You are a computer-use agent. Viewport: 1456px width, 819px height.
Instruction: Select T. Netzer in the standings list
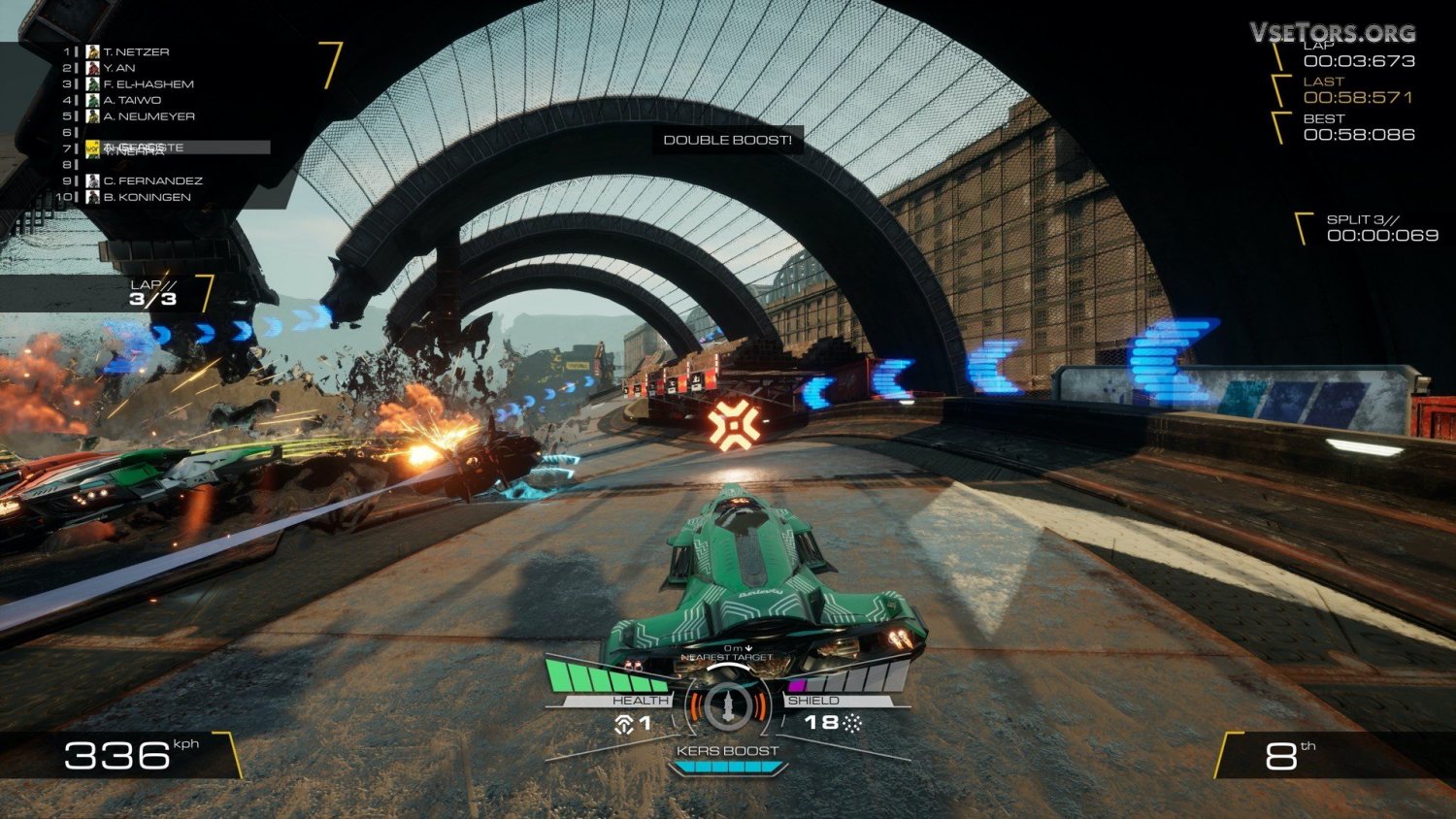[x=136, y=51]
